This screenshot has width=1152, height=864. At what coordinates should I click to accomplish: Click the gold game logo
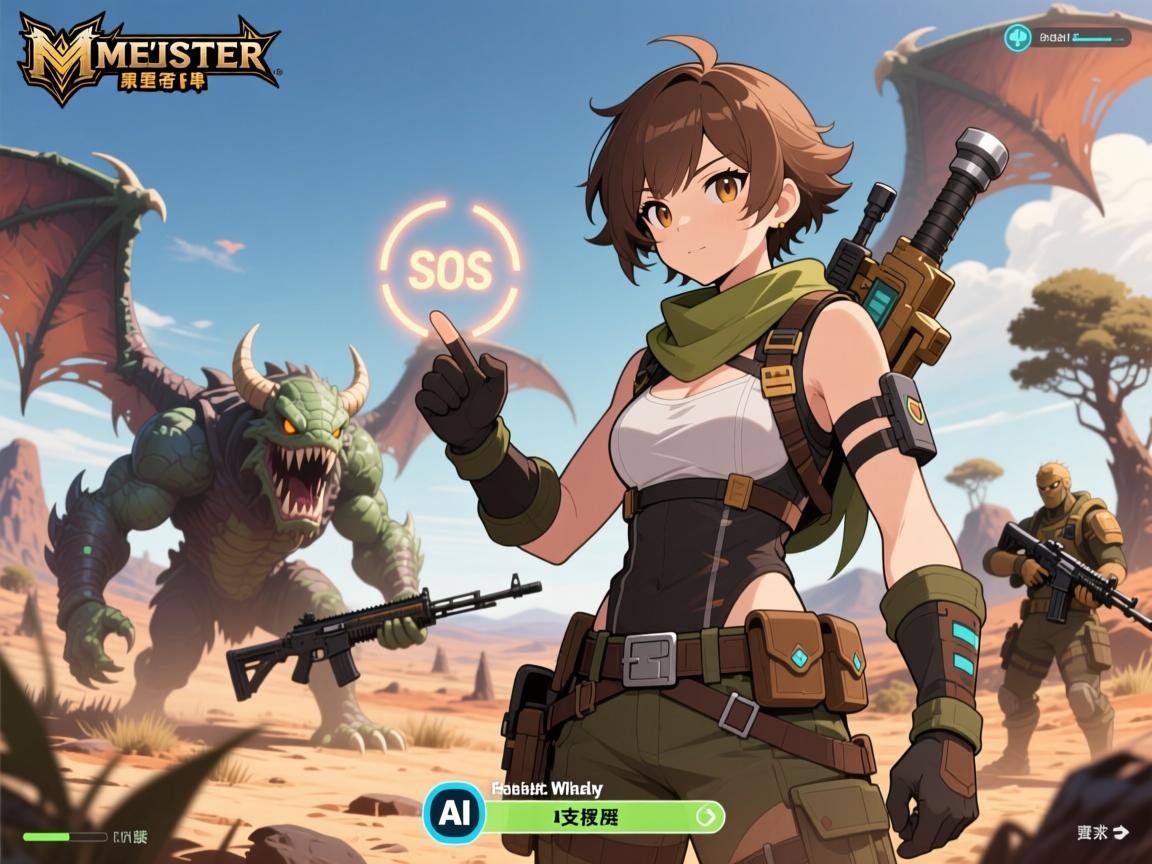(148, 60)
